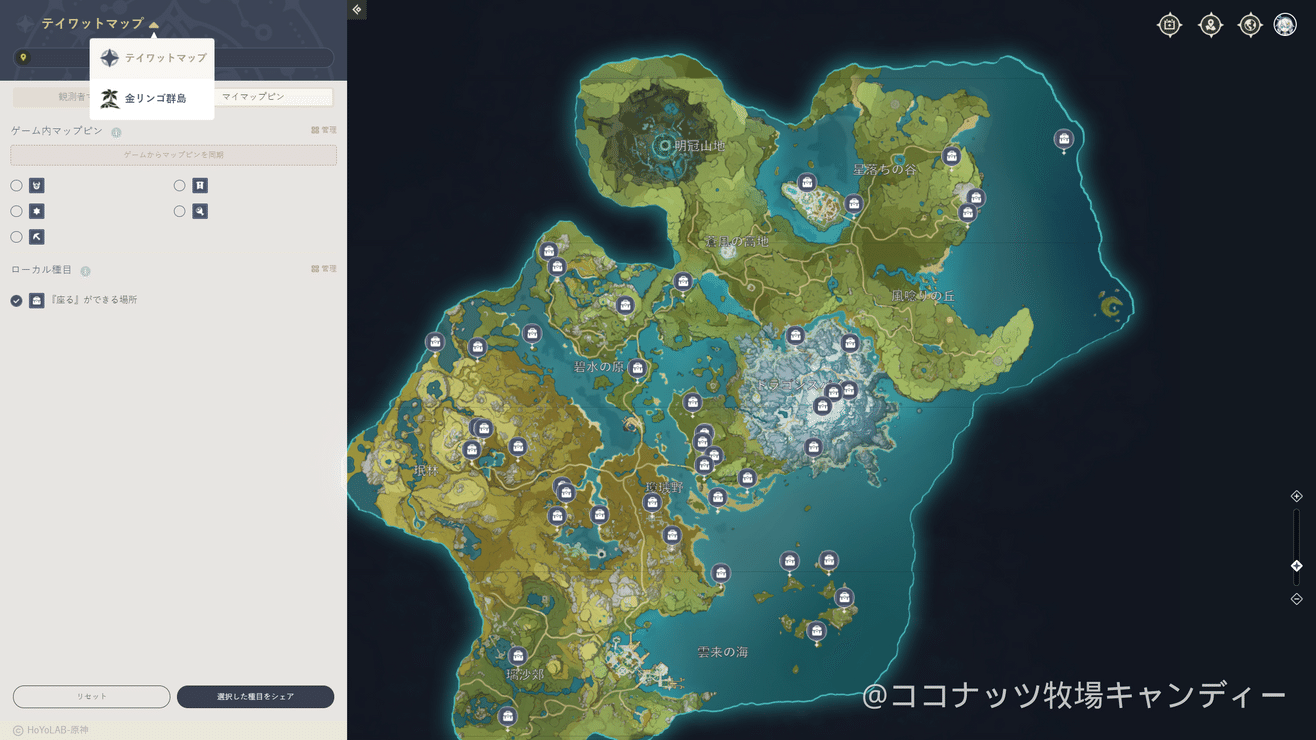The height and width of the screenshot is (740, 1316).
Task: Click the map pin location icon at top right
Action: (1210, 24)
